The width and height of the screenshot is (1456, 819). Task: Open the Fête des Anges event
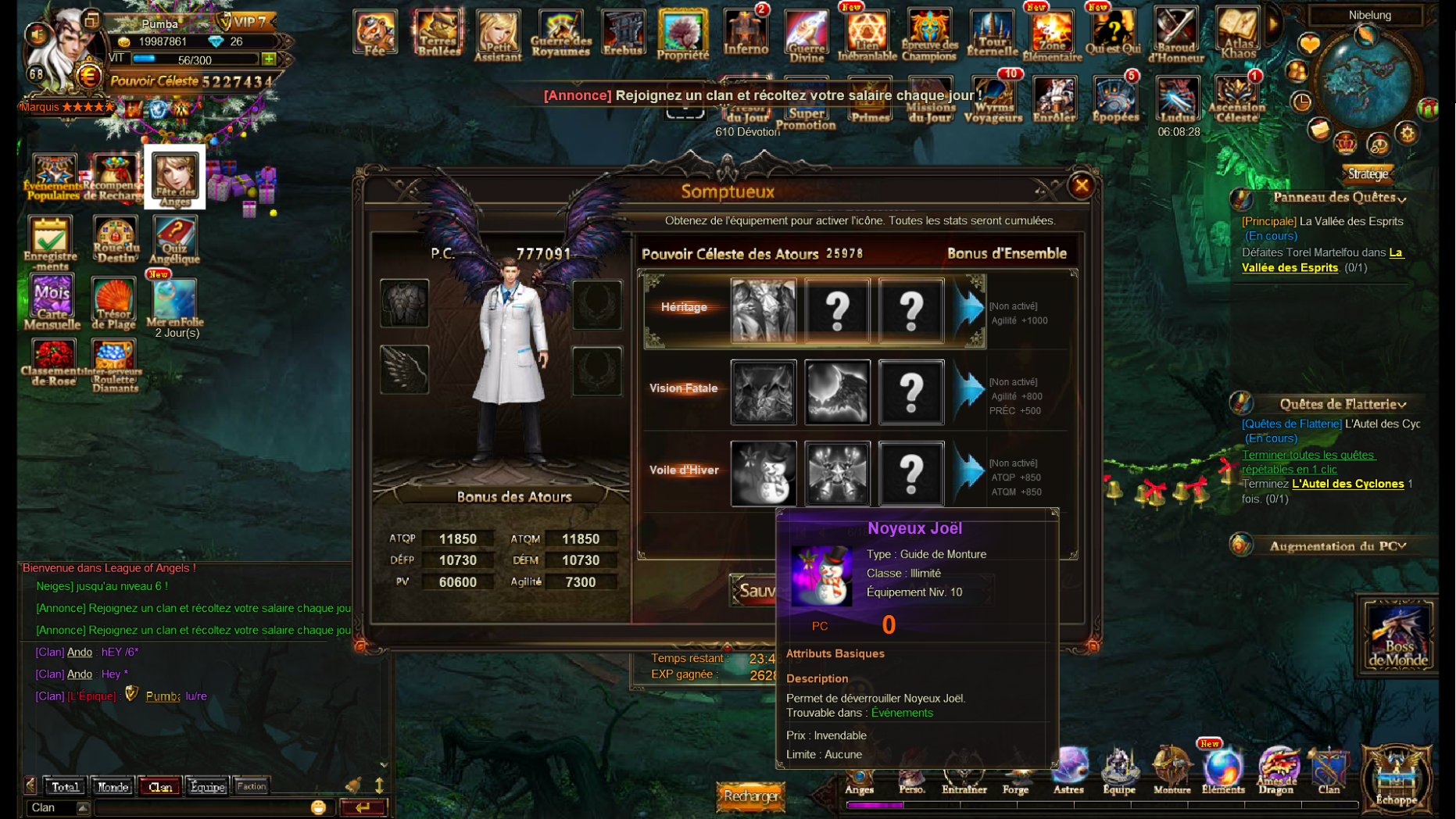174,177
